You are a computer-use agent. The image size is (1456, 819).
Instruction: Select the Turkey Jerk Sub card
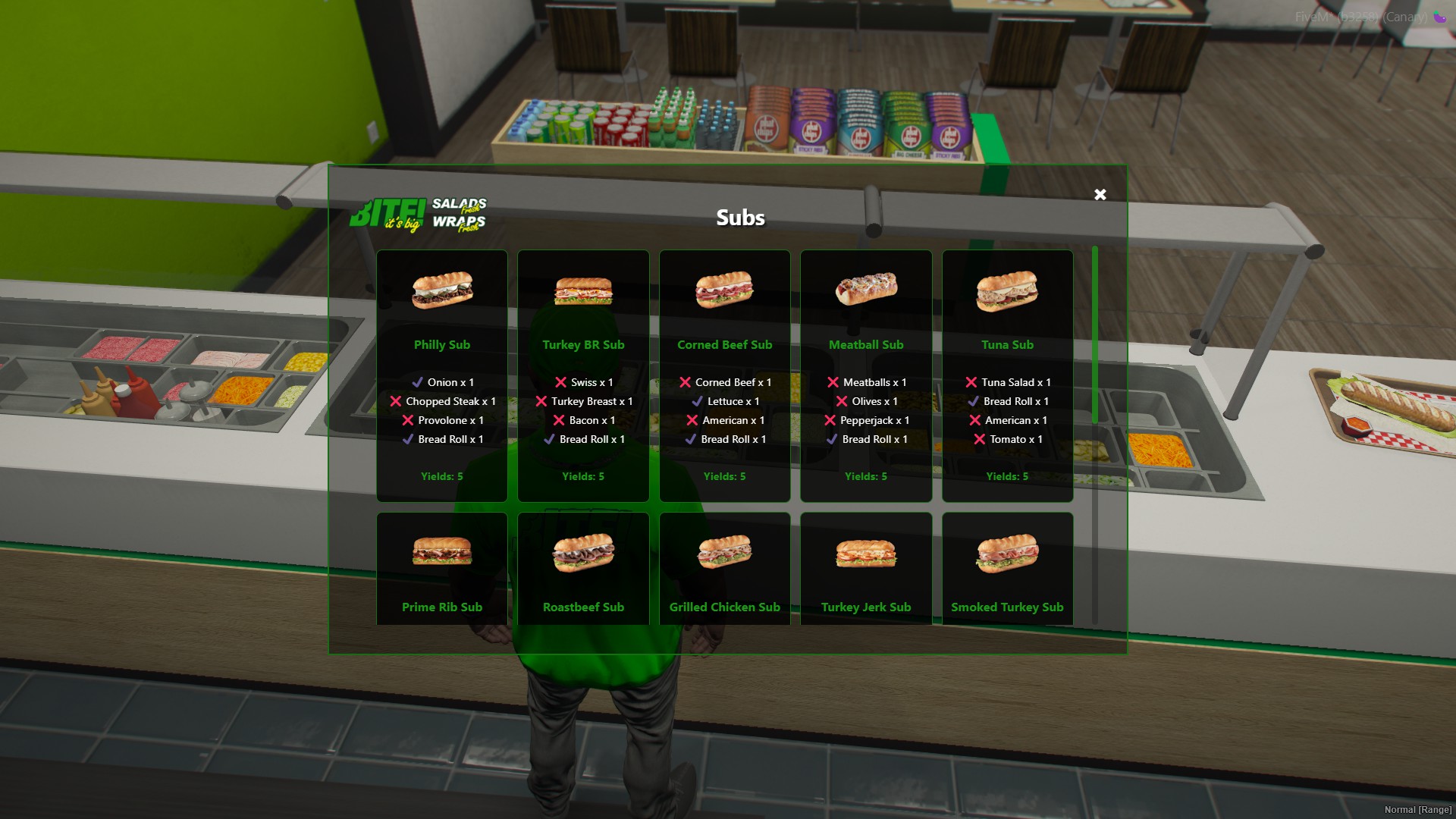click(865, 569)
